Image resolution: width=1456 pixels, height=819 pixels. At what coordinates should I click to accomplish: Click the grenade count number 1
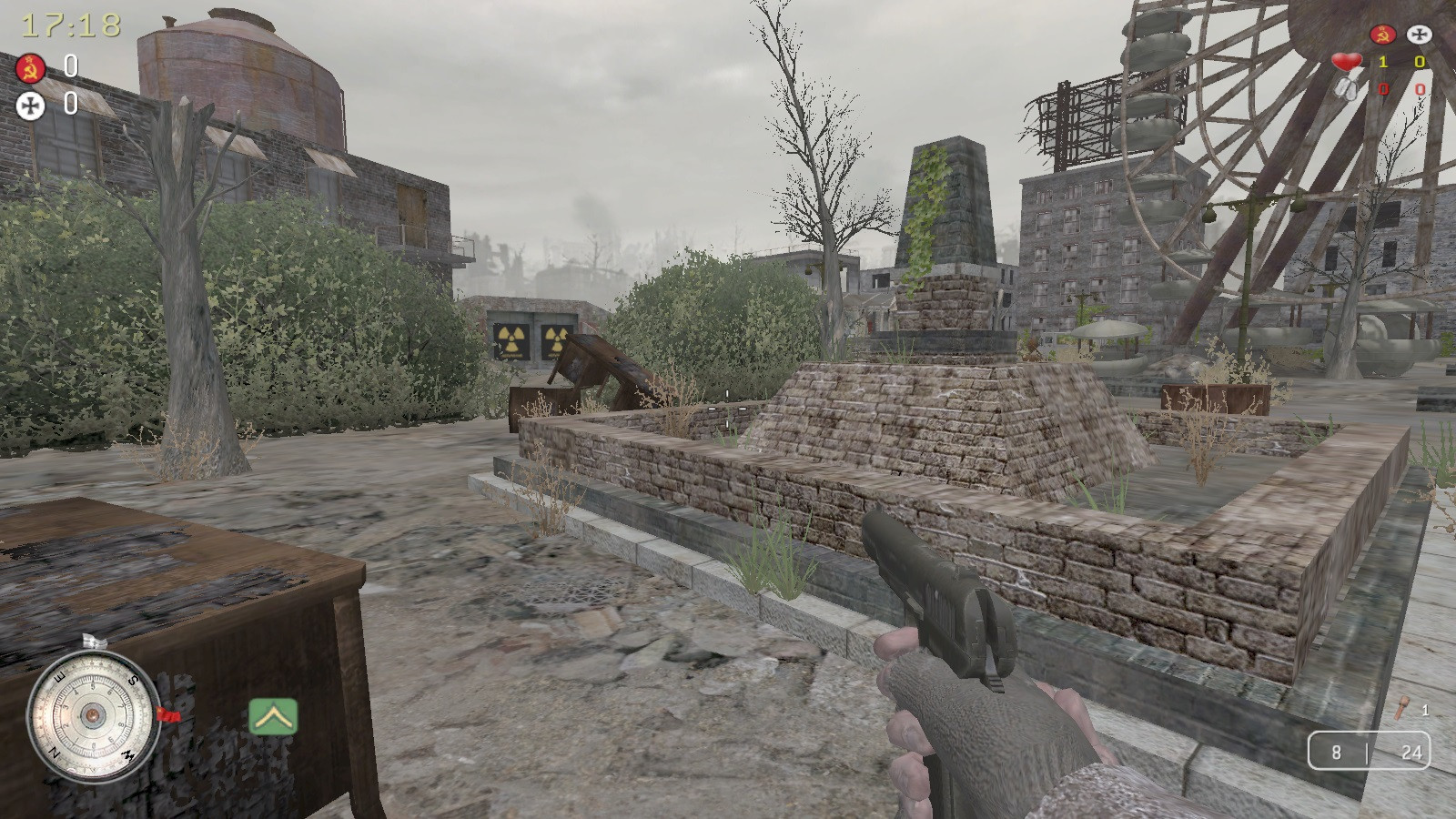coord(1424,709)
